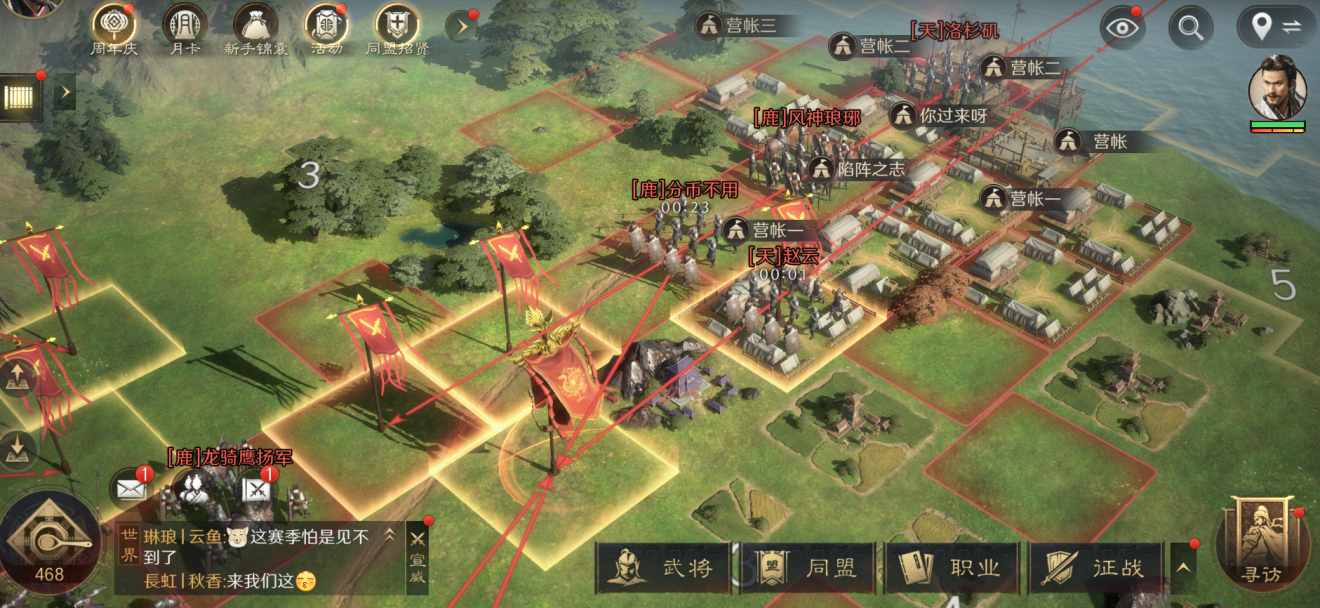Open the 寻访 visit button
Viewport: 1320px width, 608px height.
click(1259, 545)
